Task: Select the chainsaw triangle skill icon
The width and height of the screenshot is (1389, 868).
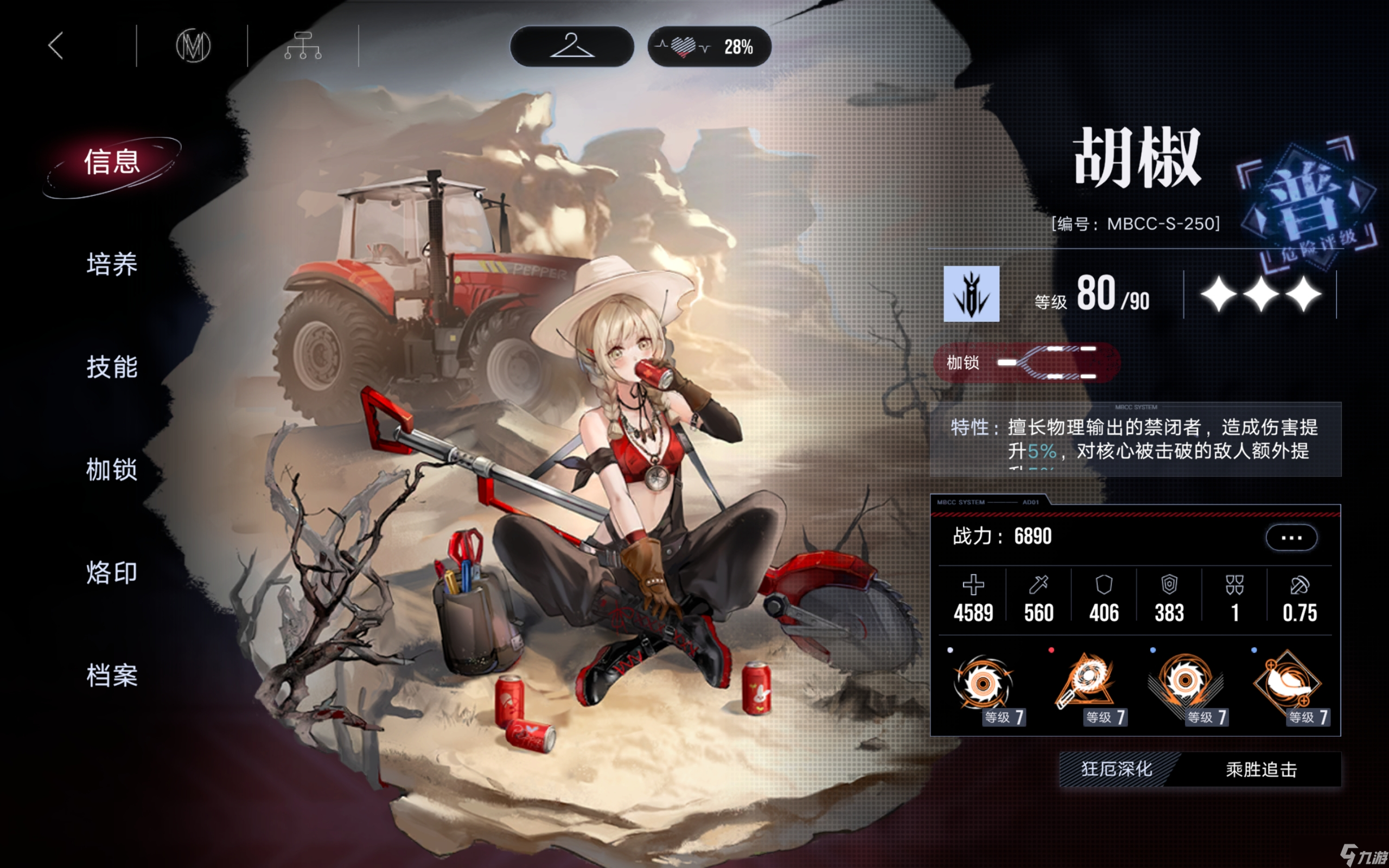Action: click(1085, 683)
